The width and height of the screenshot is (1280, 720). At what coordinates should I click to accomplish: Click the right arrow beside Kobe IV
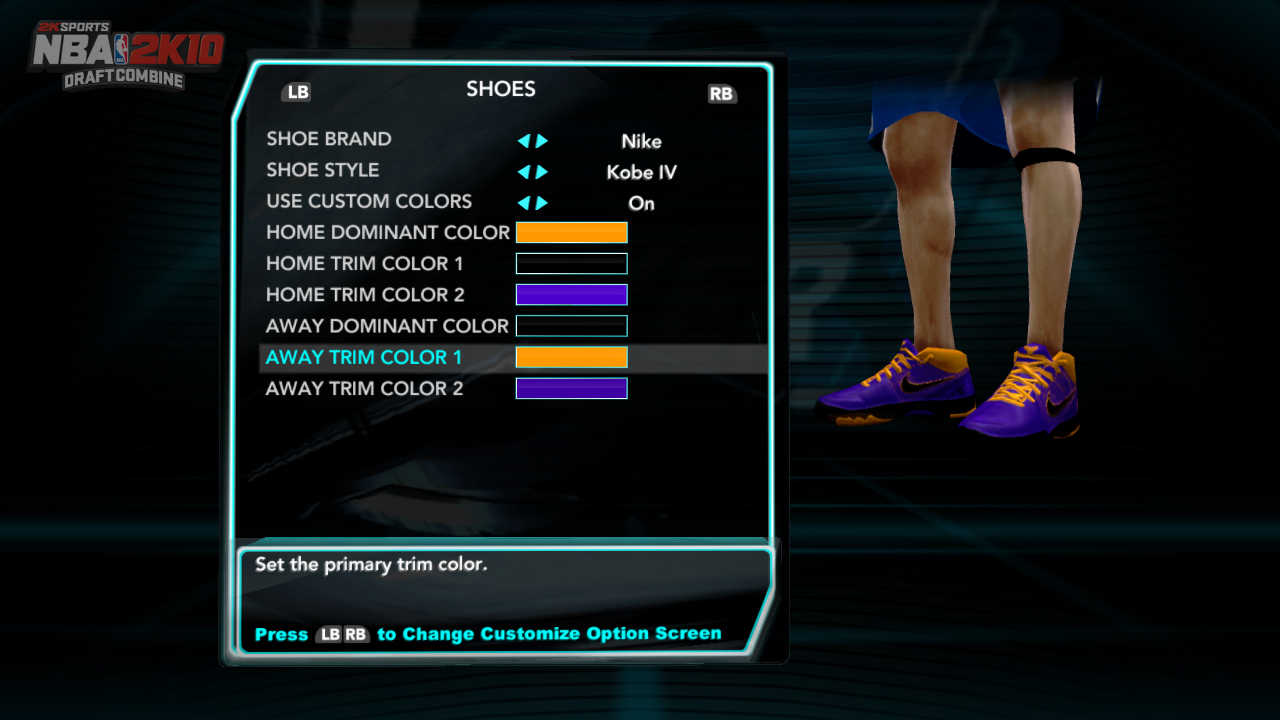tap(540, 172)
